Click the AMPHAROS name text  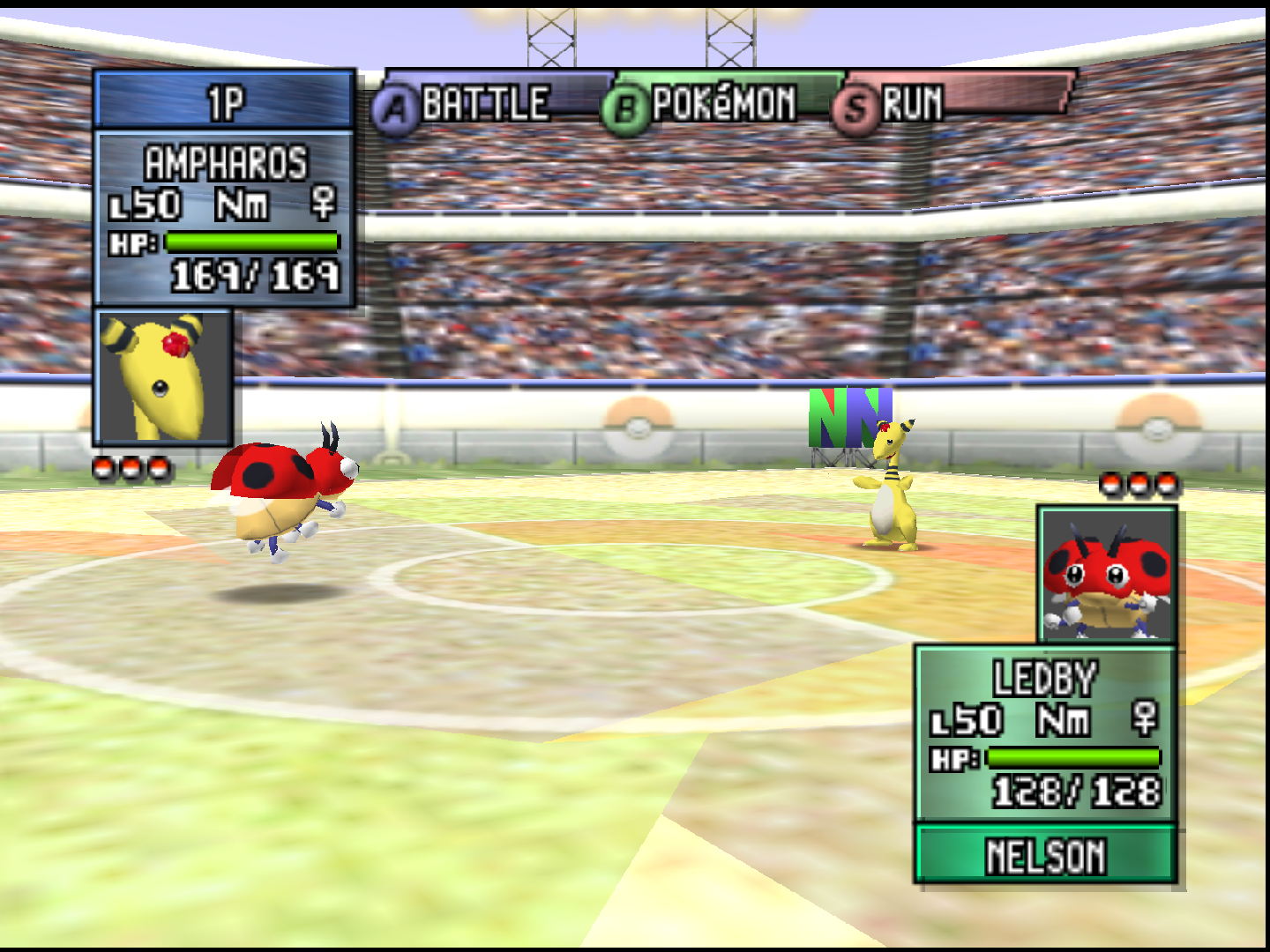tap(224, 162)
